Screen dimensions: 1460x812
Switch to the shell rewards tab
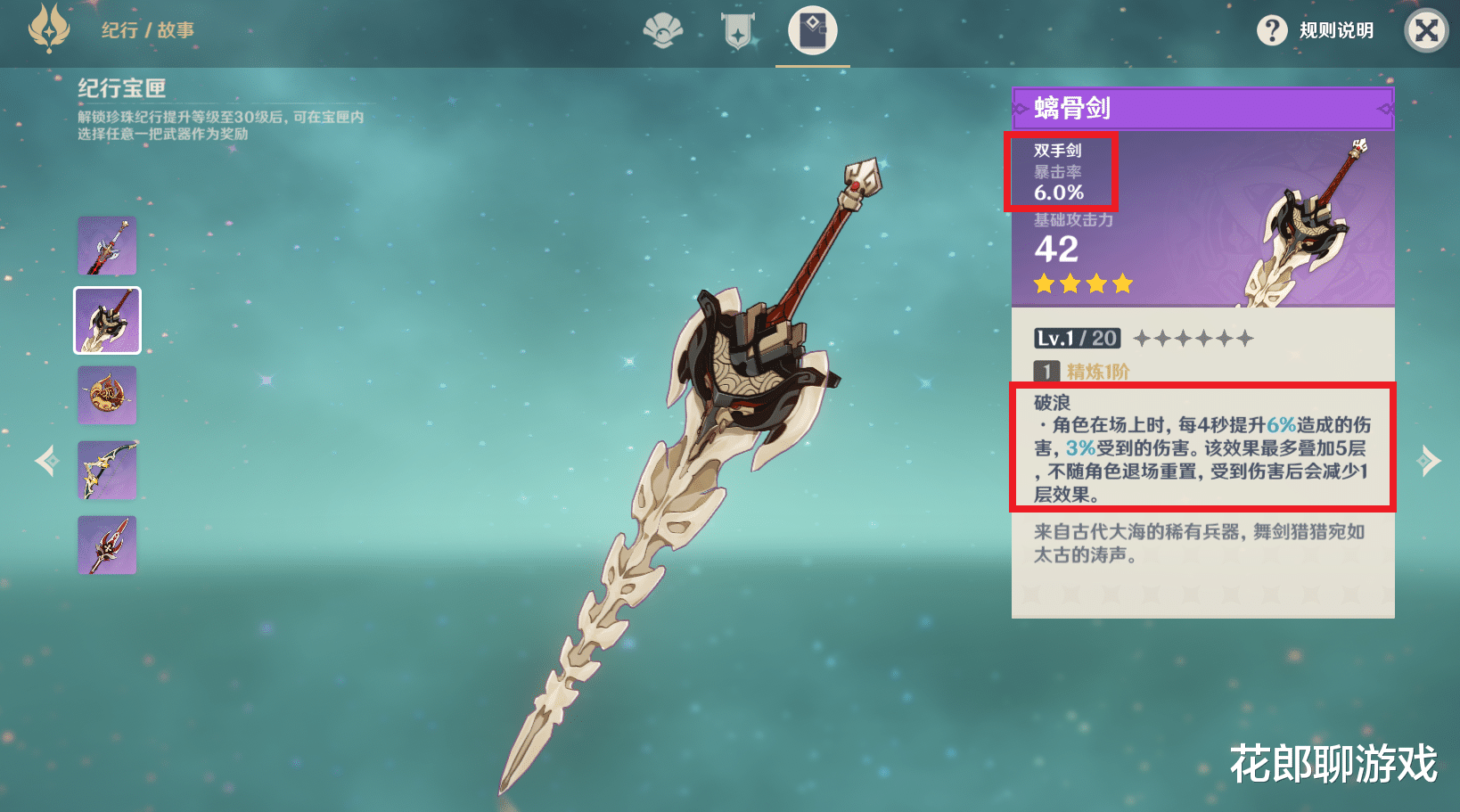[x=663, y=30]
